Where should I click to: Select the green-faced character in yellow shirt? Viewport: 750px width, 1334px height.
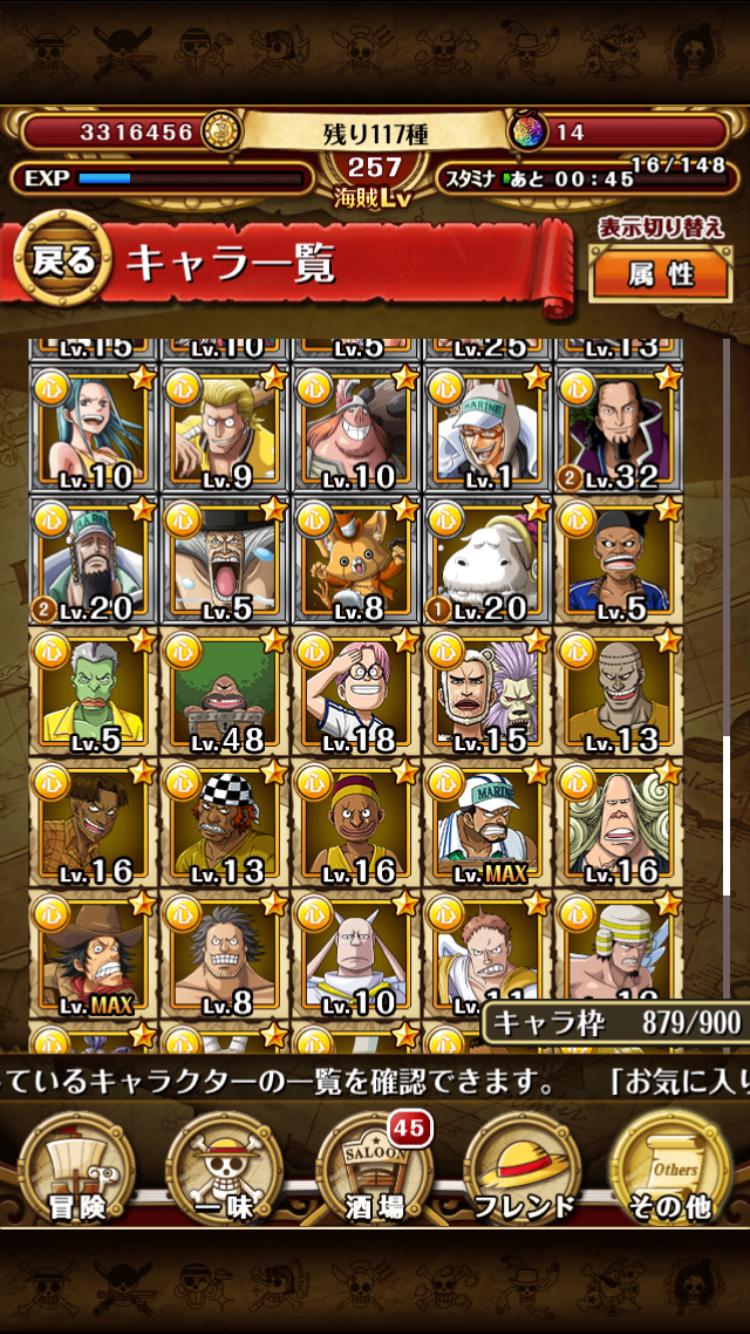pyautogui.click(x=92, y=692)
